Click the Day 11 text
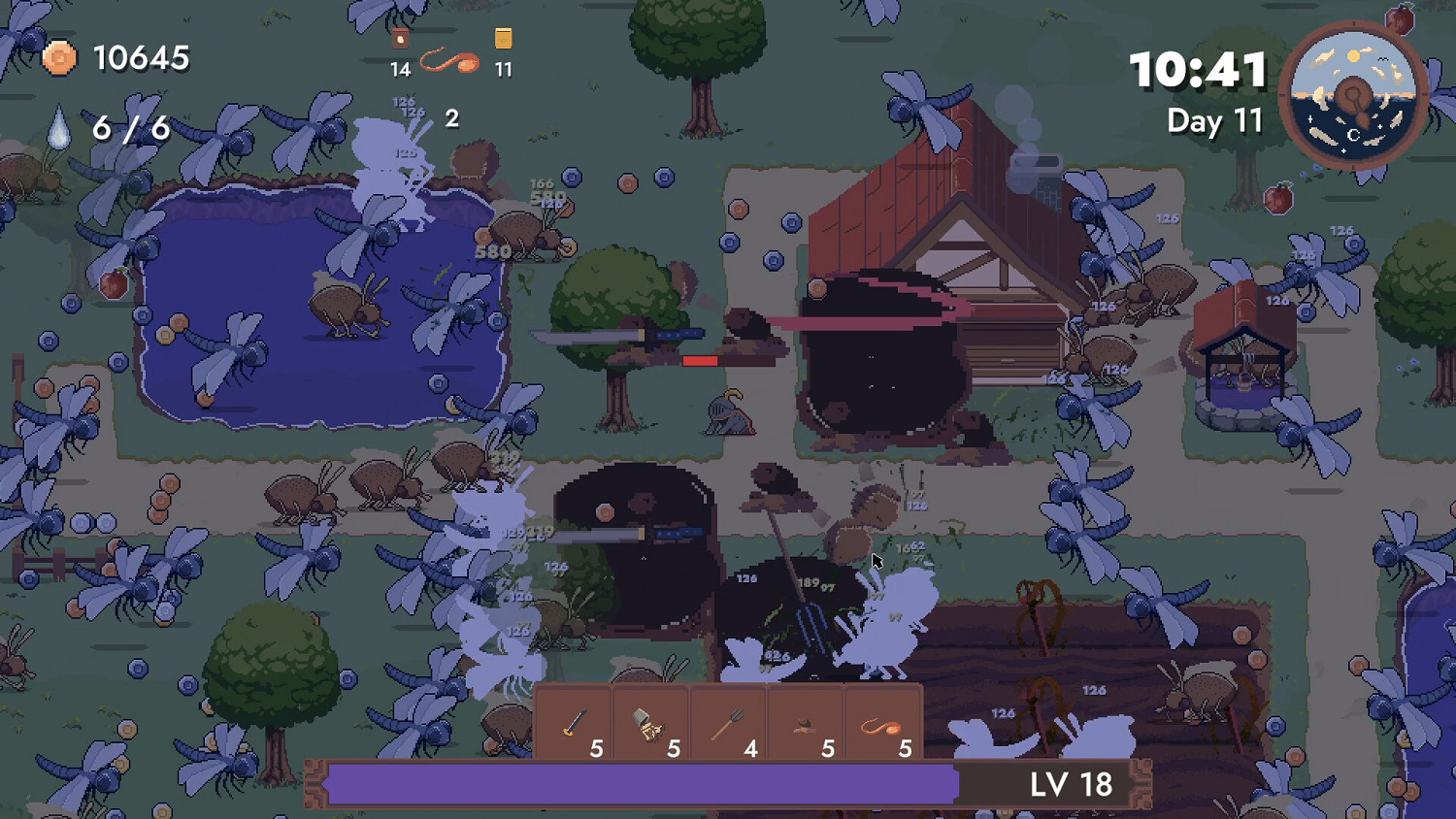Viewport: 1456px width, 819px height. click(1214, 121)
